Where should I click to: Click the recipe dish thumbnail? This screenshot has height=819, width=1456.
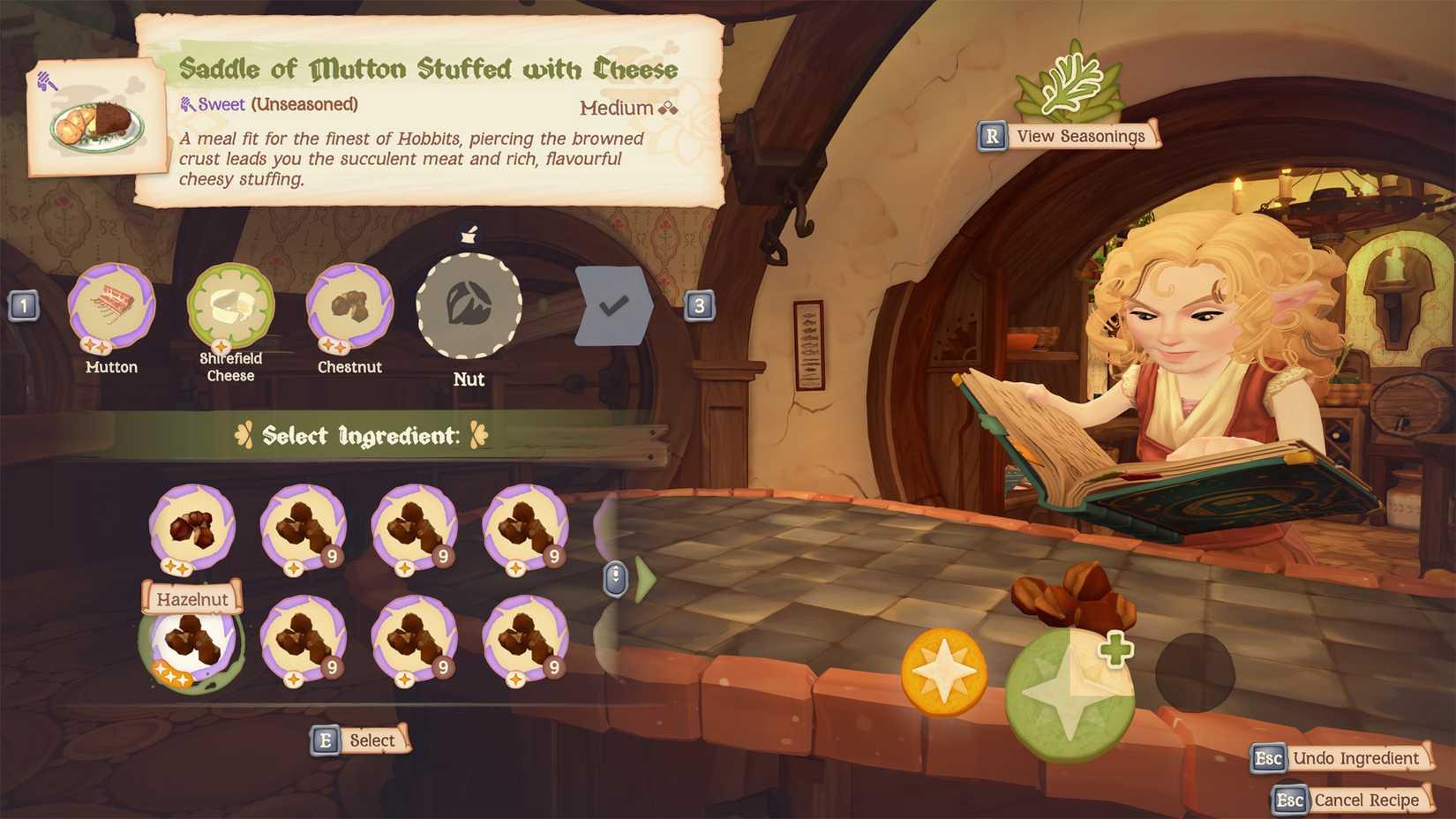97,124
